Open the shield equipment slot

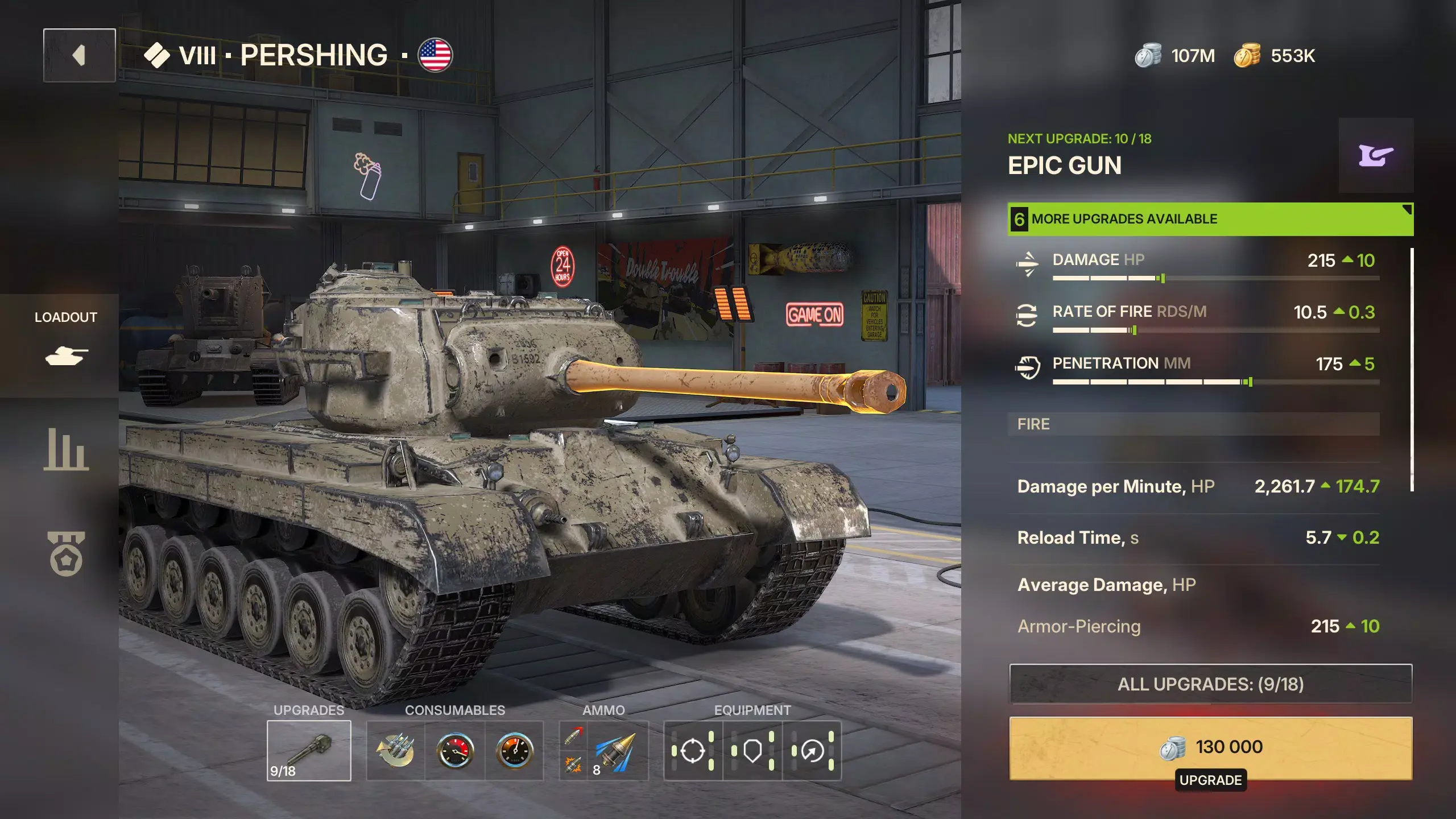point(752,750)
